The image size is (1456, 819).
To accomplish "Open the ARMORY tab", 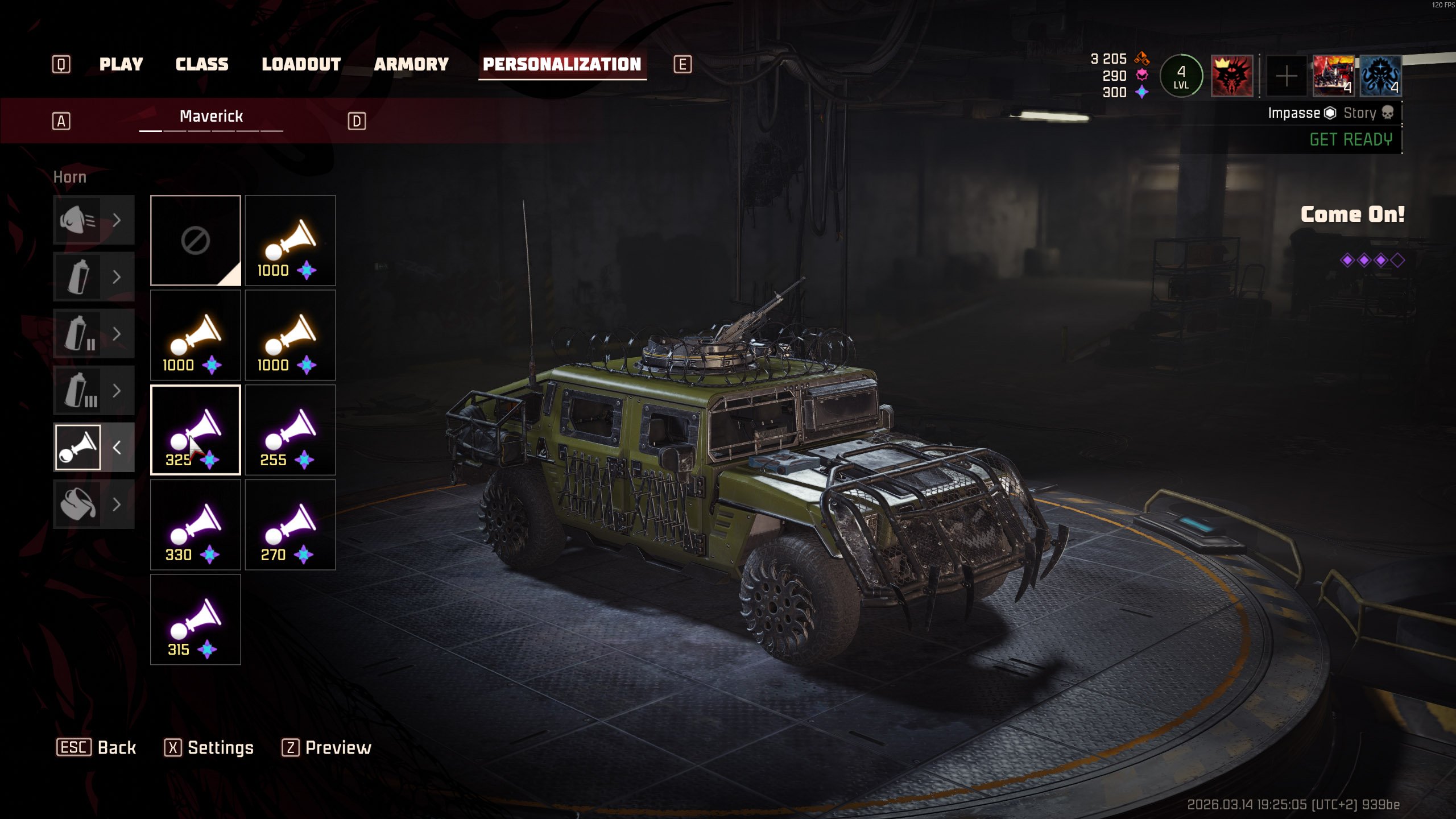I will coord(411,64).
